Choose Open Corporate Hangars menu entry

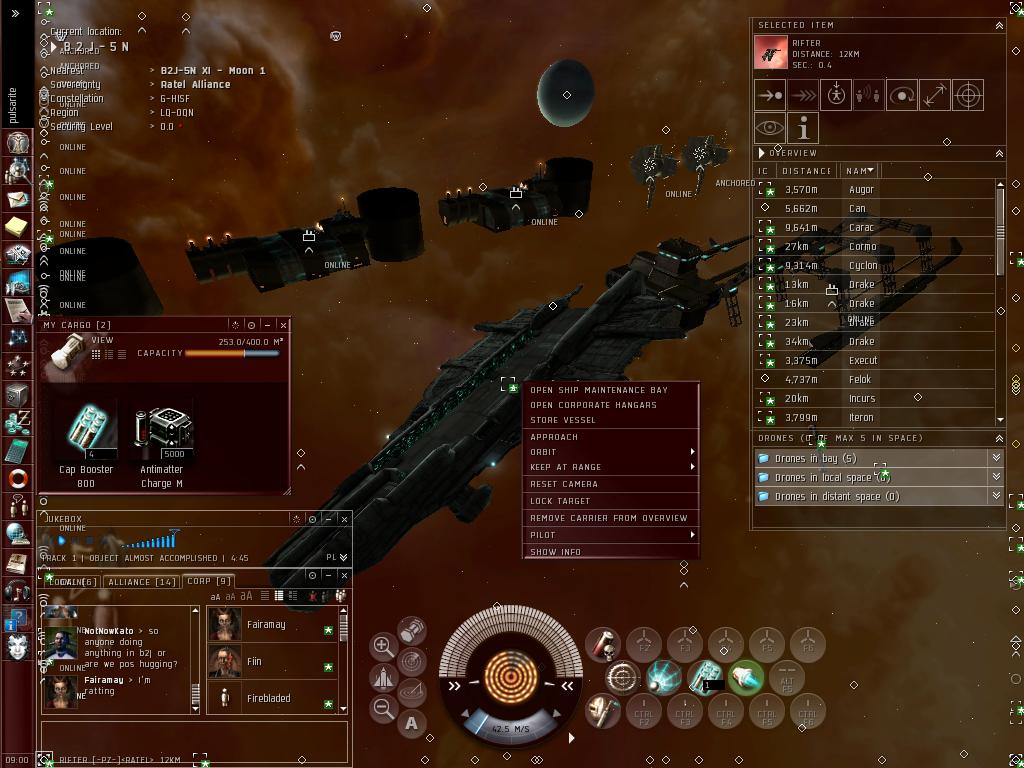tap(593, 405)
